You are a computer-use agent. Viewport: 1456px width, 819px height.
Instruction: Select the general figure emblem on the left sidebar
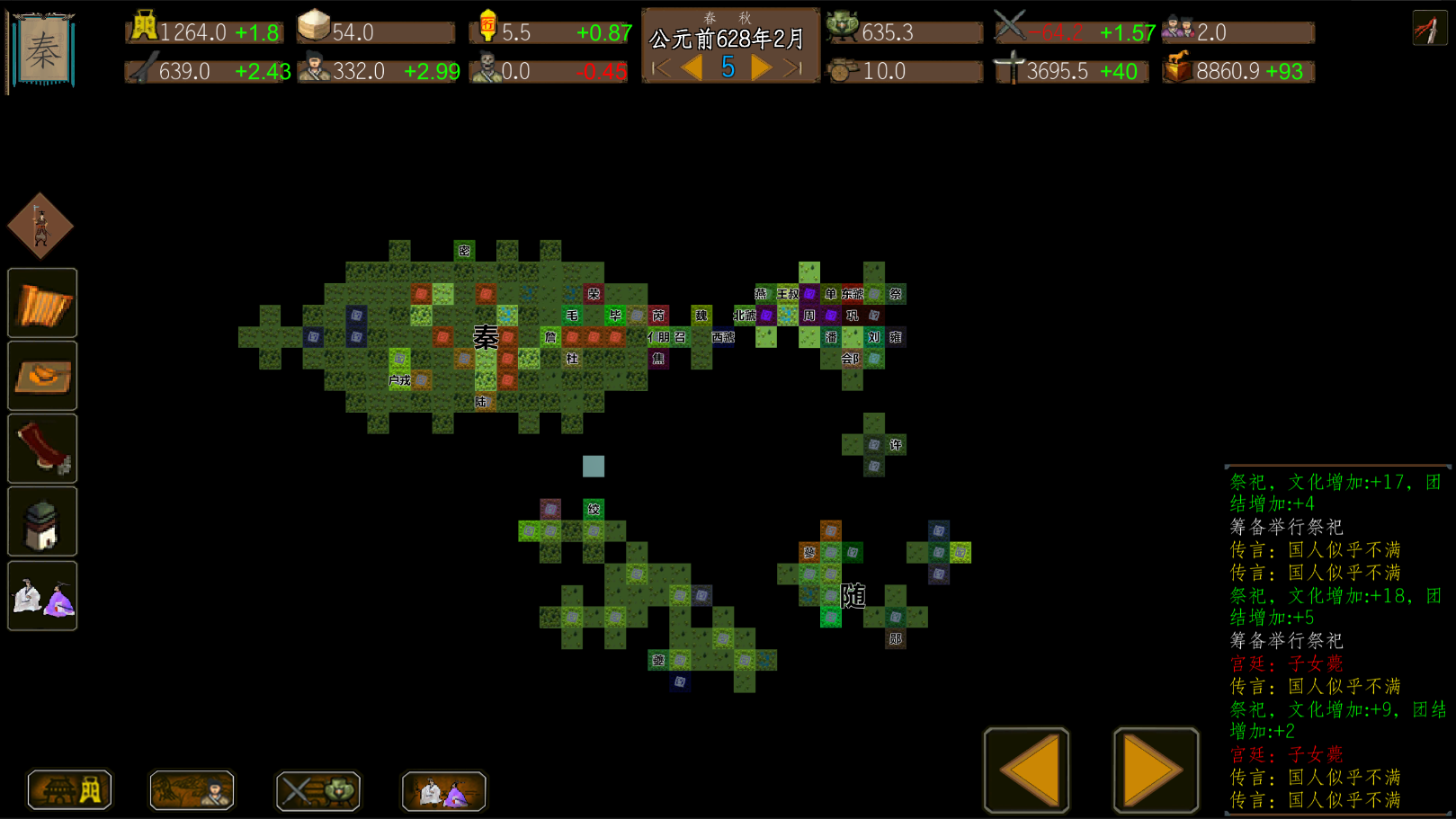tap(41, 226)
